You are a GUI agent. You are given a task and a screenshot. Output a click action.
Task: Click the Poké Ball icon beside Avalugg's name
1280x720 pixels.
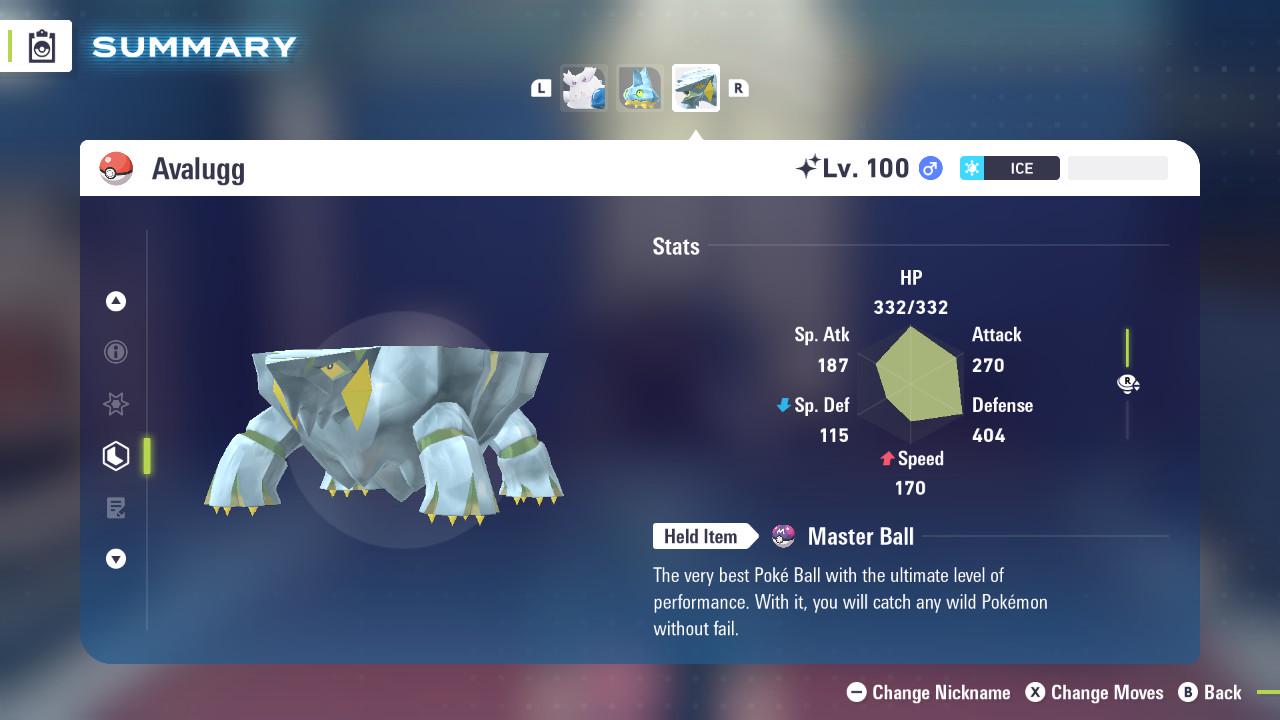coord(117,168)
